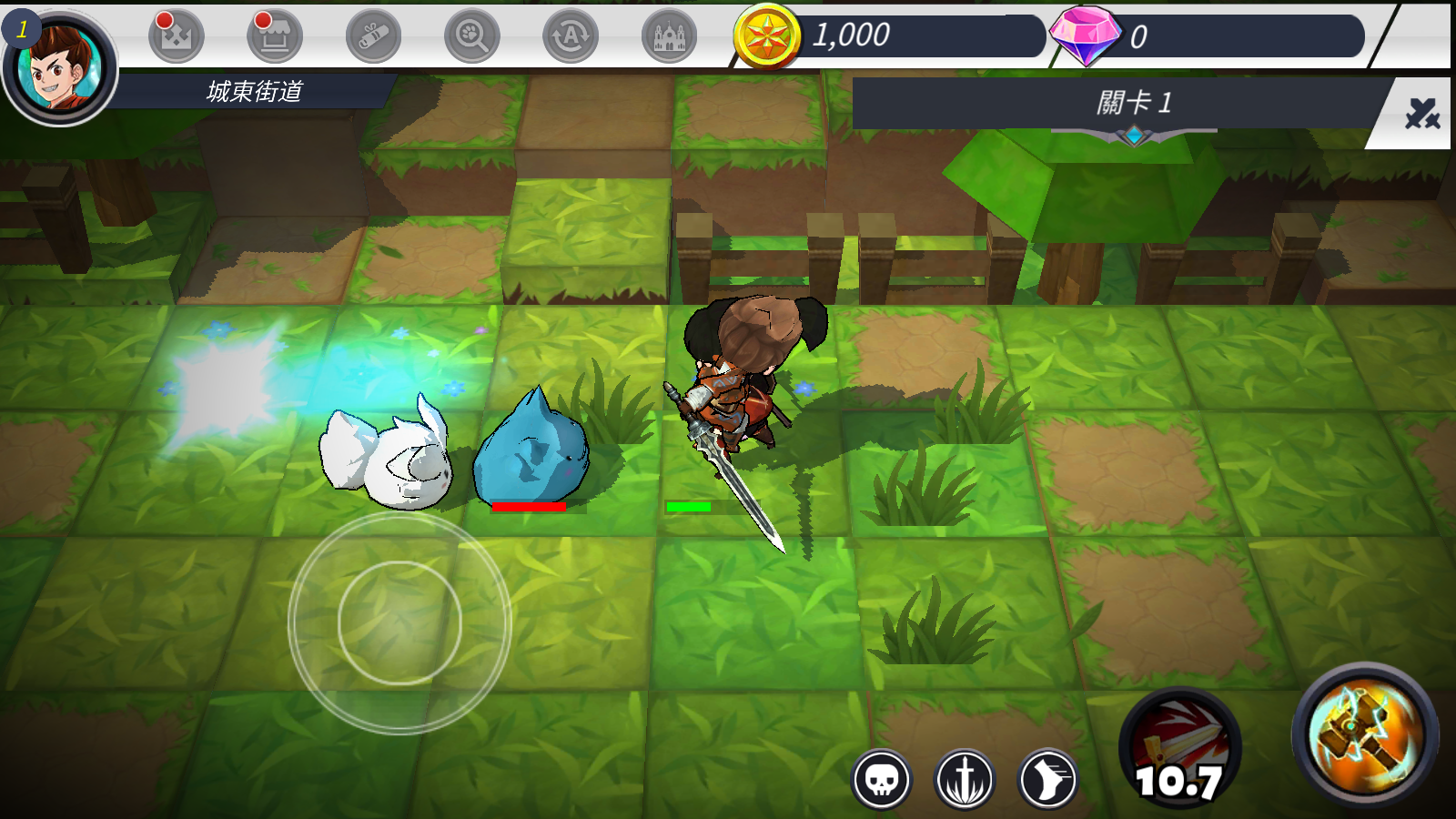Viewport: 1456px width, 819px height.
Task: Tap the gold coin currency icon
Action: click(x=767, y=36)
